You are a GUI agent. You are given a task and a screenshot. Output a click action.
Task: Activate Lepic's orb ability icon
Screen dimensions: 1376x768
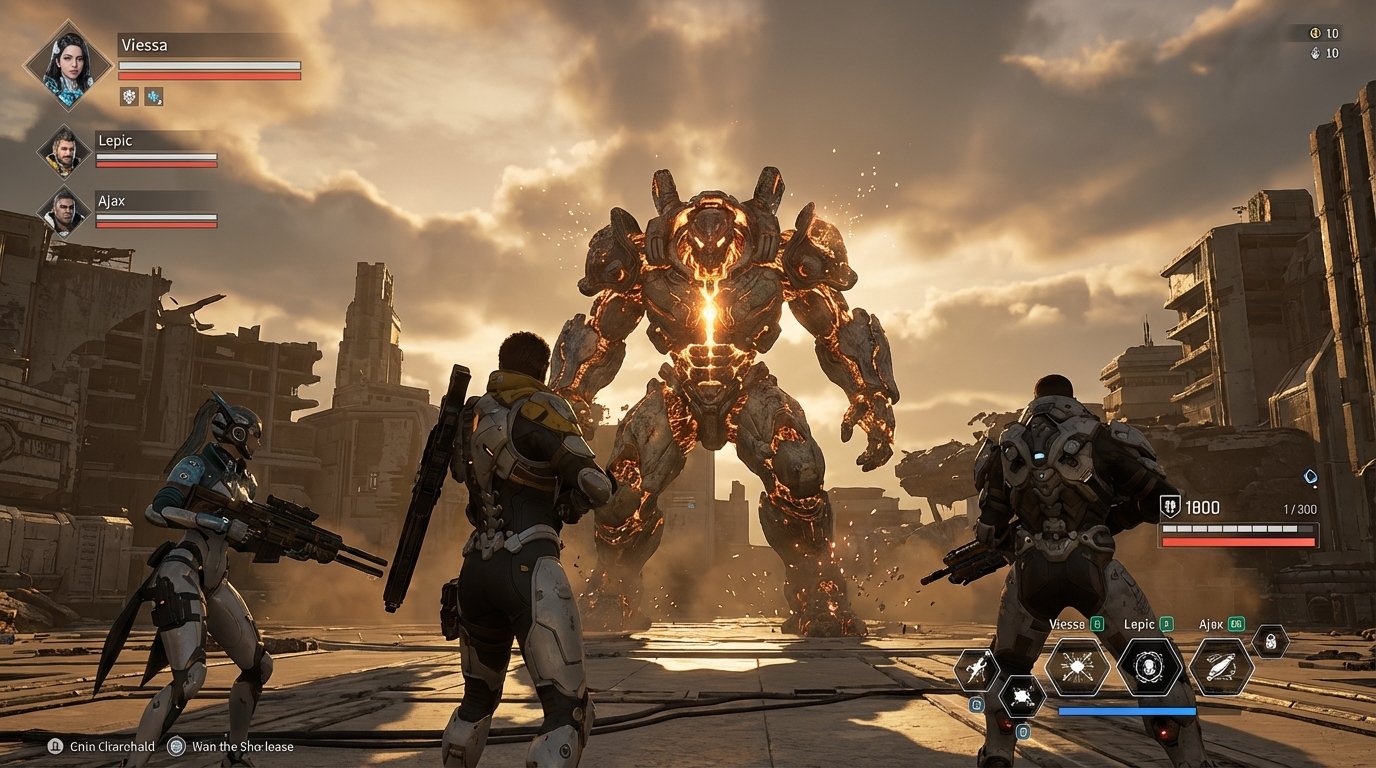pyautogui.click(x=1151, y=667)
